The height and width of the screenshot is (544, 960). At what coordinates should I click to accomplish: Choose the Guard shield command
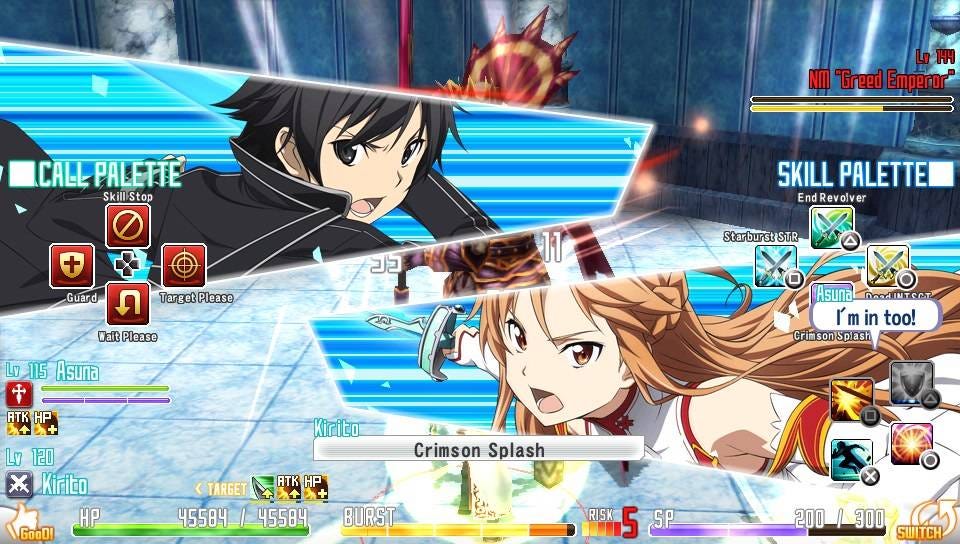click(72, 266)
